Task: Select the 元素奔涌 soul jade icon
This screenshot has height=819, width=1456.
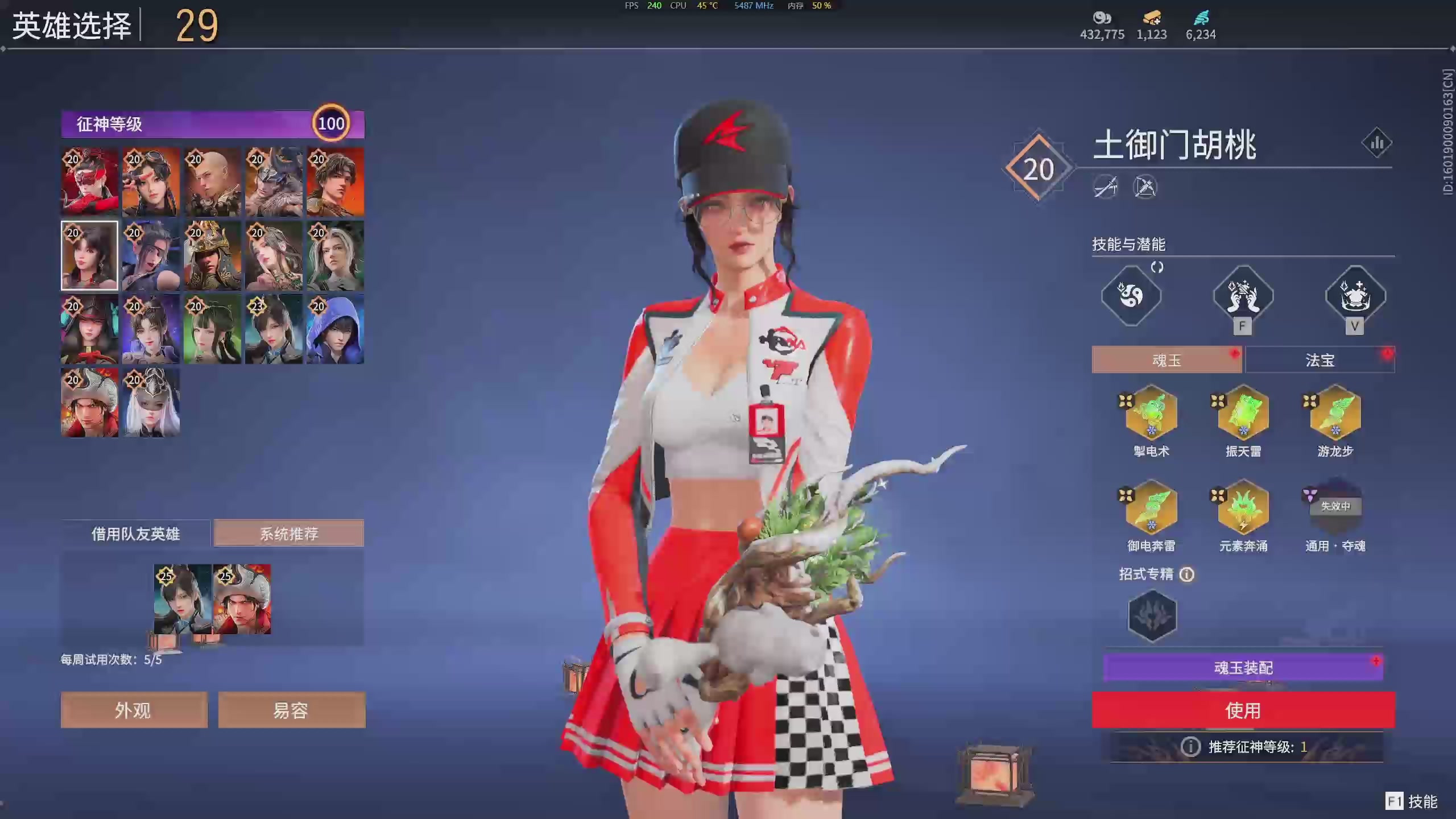Action: [1243, 510]
